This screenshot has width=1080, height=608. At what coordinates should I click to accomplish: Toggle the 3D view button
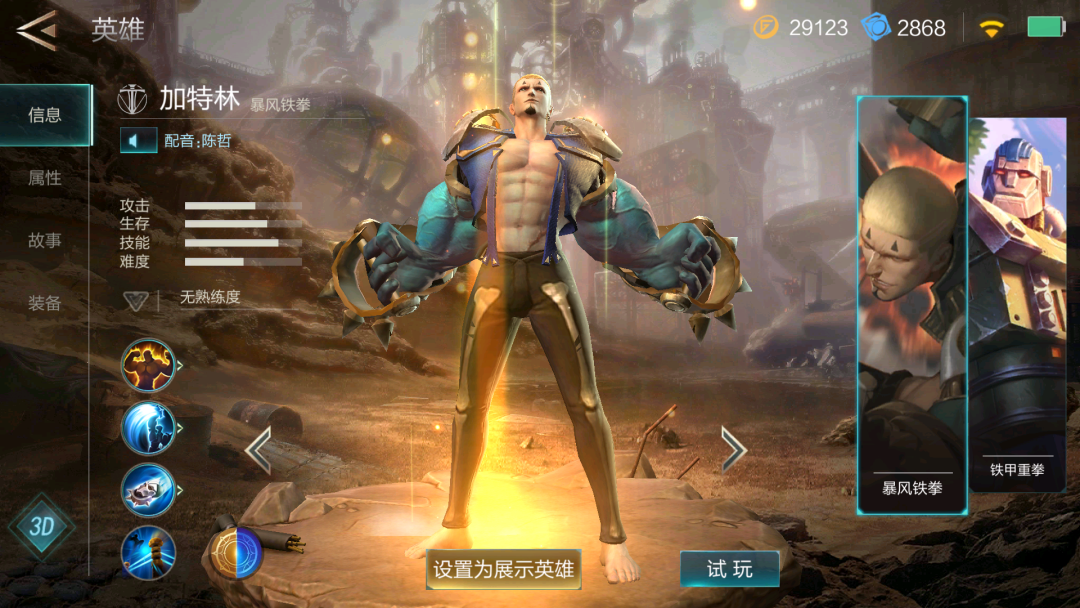click(x=41, y=526)
